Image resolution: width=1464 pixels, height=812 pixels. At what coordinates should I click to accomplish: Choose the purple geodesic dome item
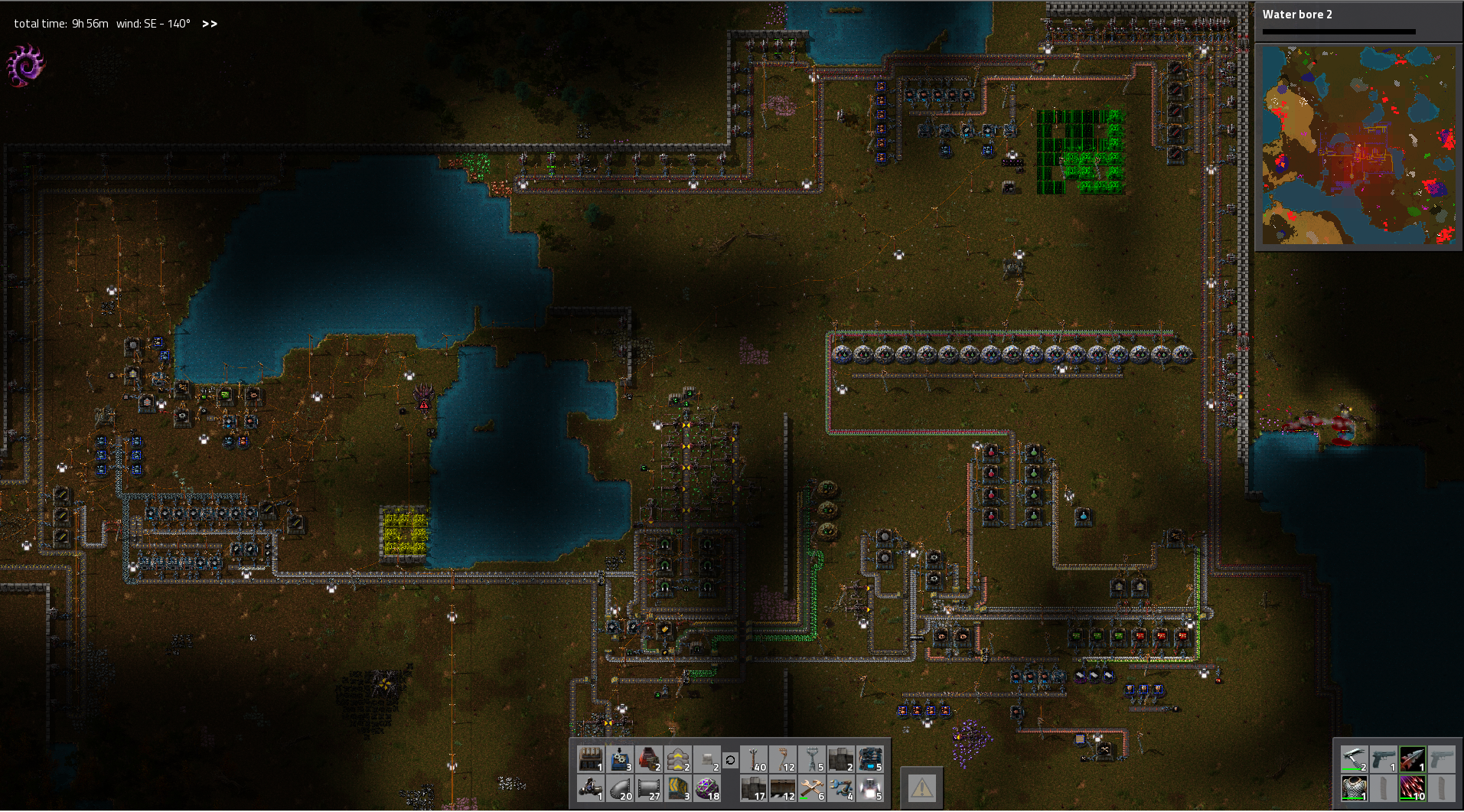coord(707,788)
